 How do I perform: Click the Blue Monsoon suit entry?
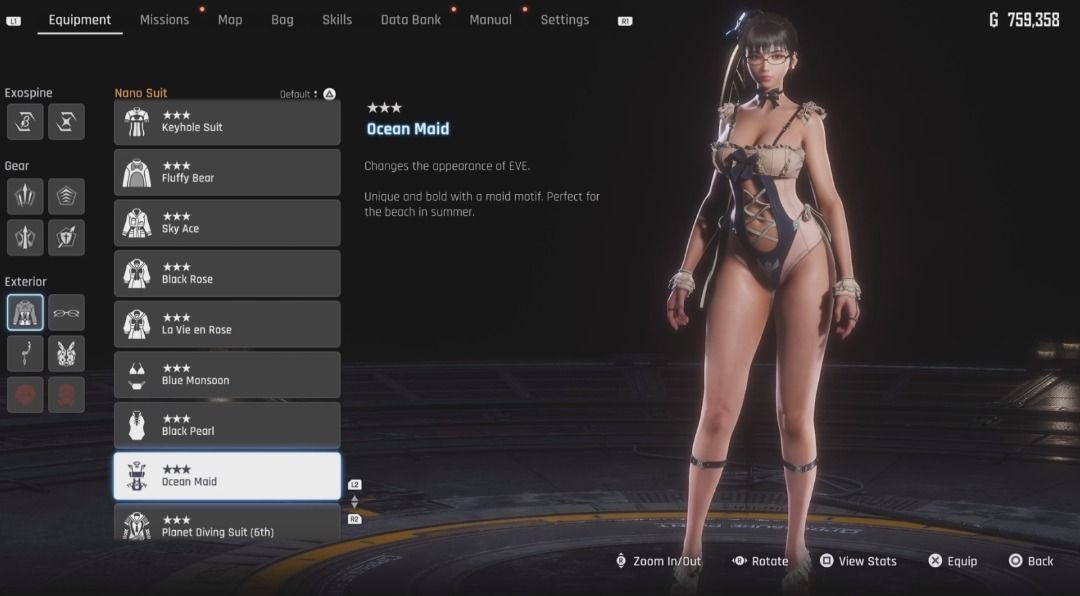tap(227, 375)
